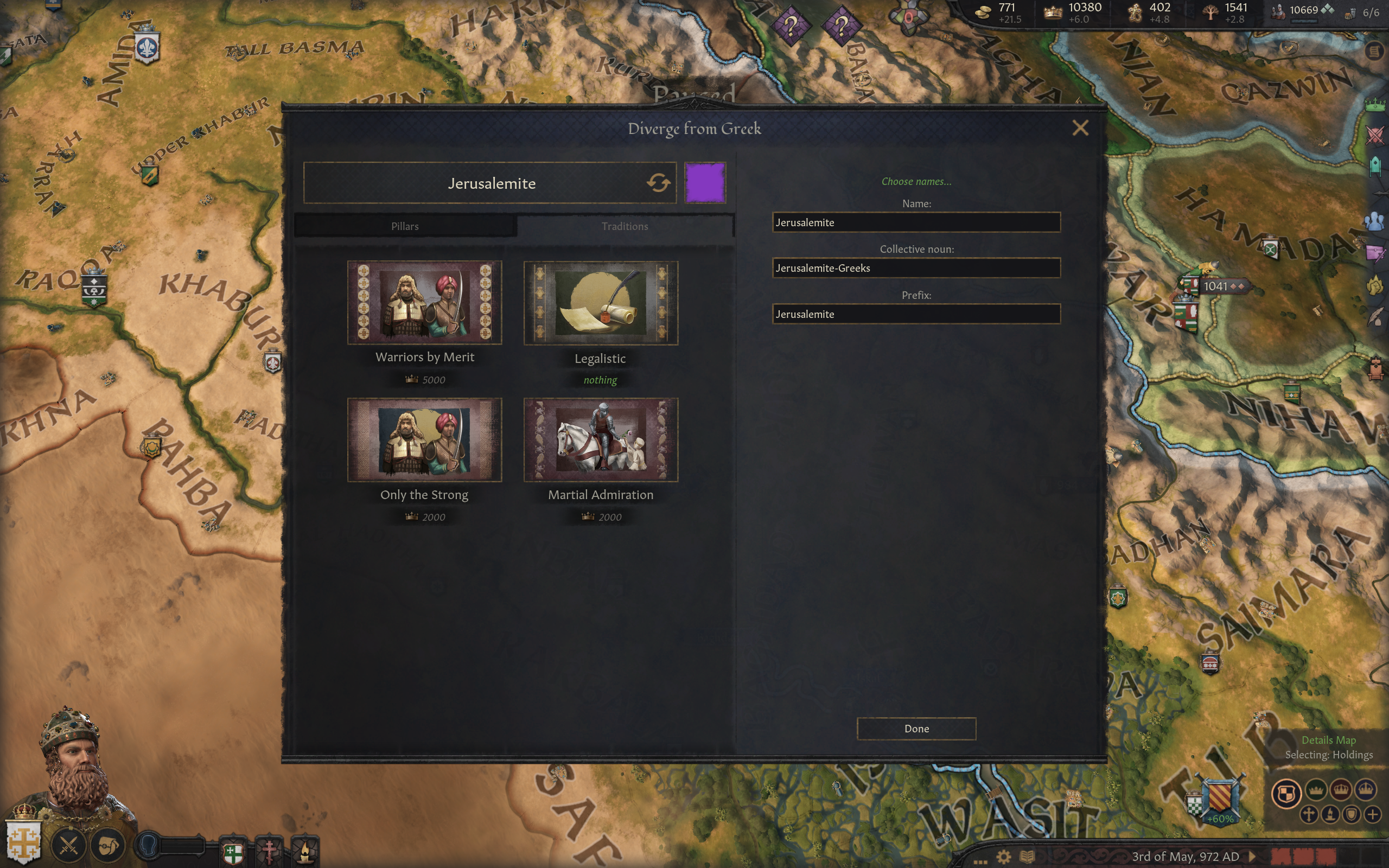Open the Traditions tab
Screen dimensions: 1389x868
pyautogui.click(x=625, y=226)
